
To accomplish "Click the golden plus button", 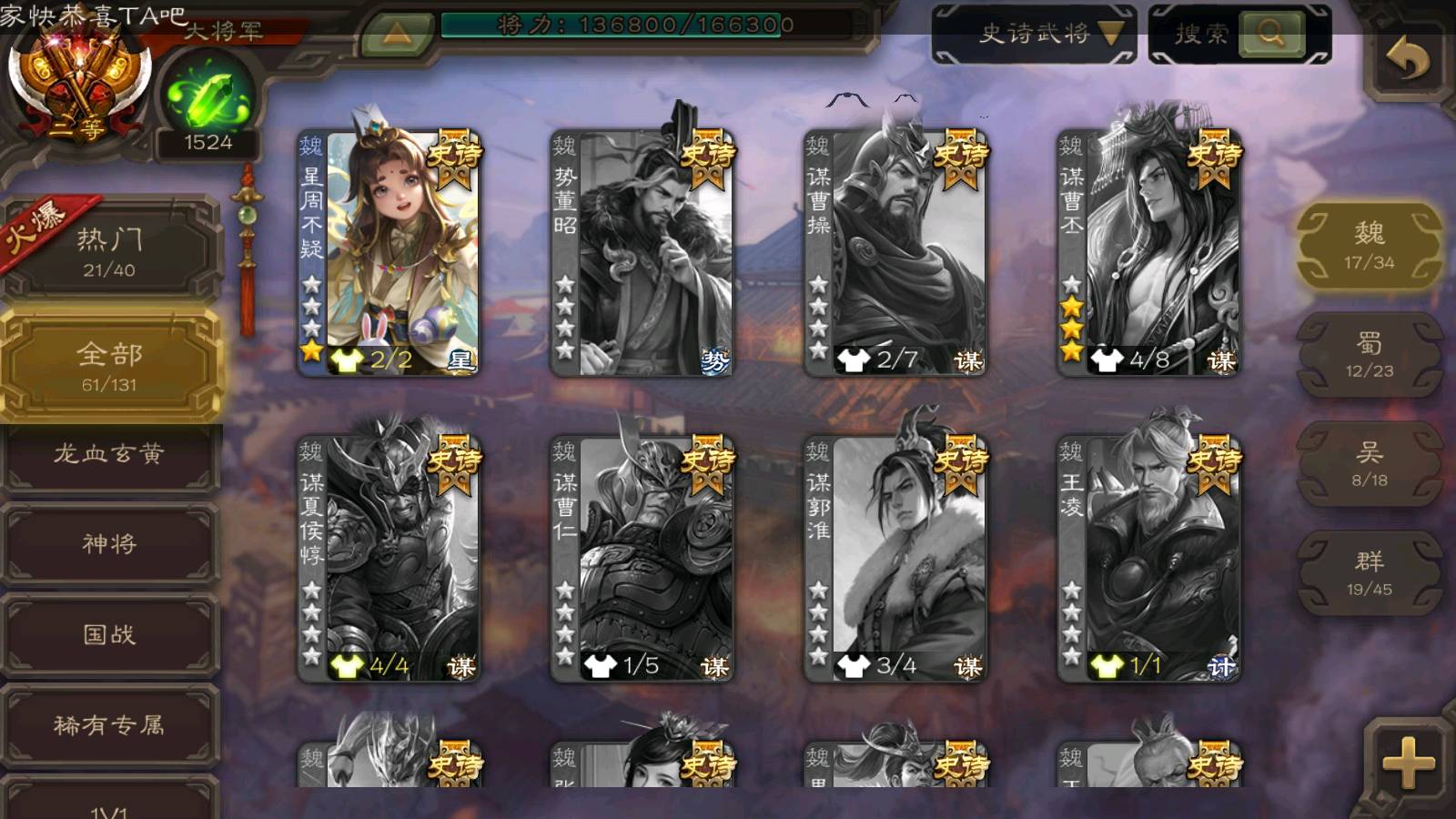I will [x=1408, y=763].
